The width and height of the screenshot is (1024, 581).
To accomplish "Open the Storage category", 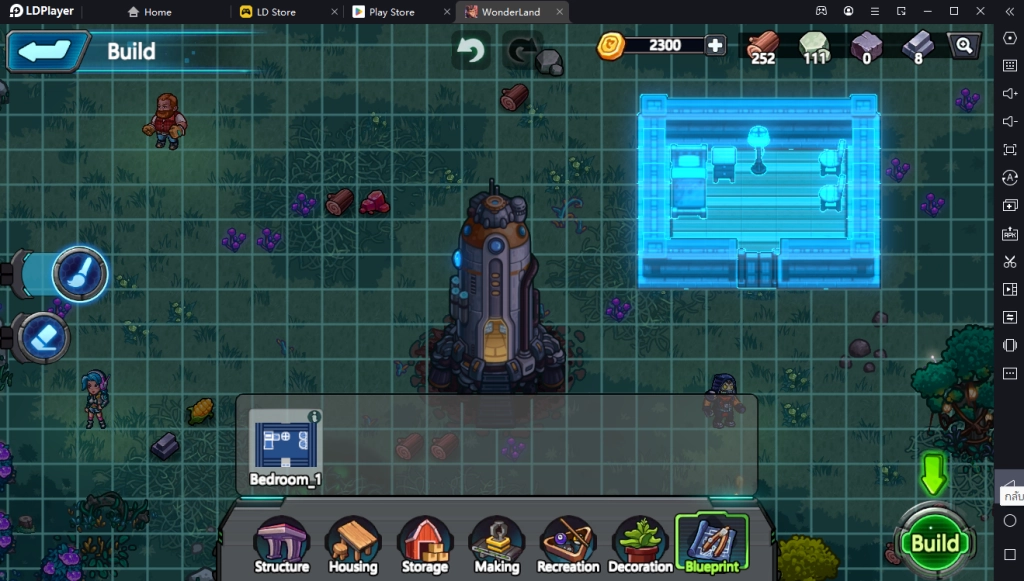I will 424,546.
